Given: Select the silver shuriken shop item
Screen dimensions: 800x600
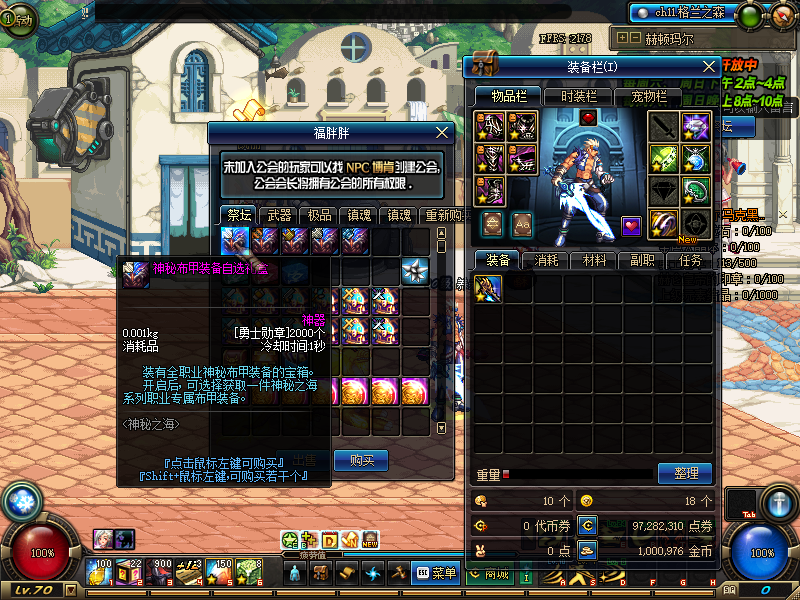Looking at the screenshot, I should (415, 270).
